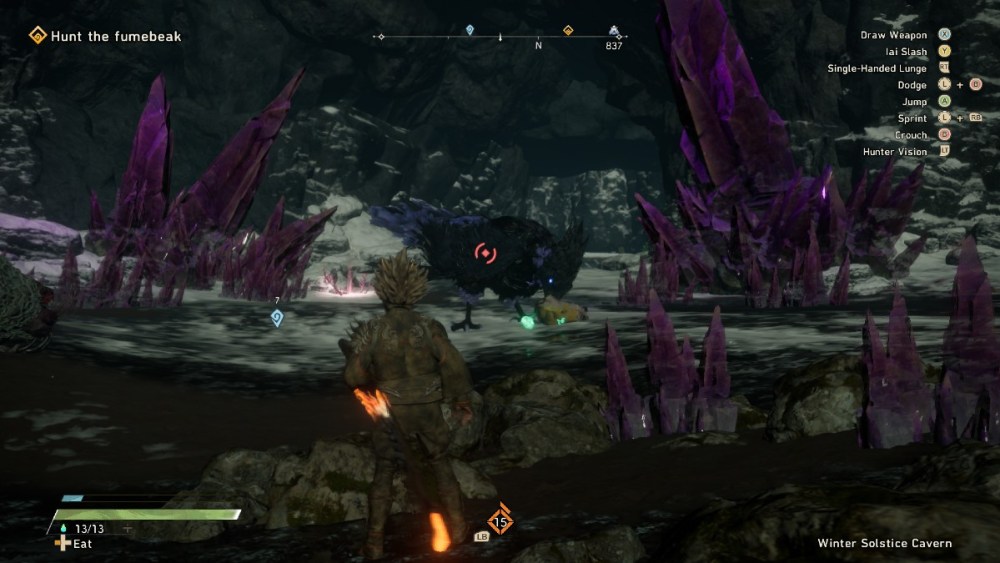Use the orange diamond item slot showing 15

(500, 521)
